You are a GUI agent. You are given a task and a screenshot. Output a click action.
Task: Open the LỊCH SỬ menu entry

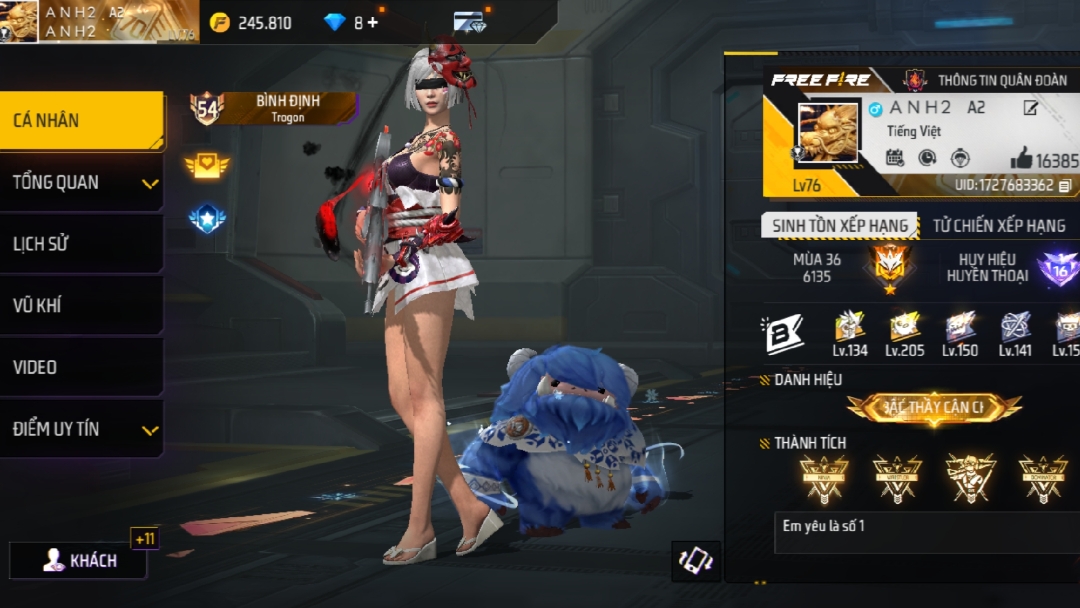point(82,244)
